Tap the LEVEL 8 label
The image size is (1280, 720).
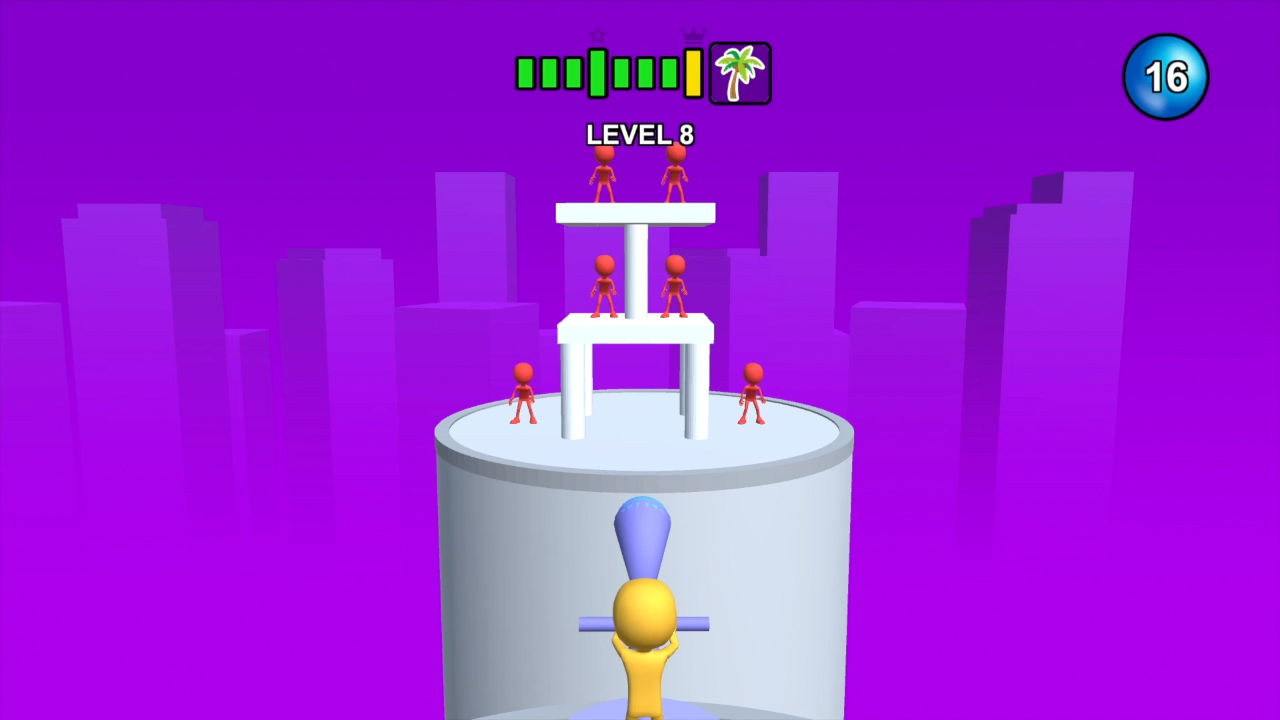point(639,135)
